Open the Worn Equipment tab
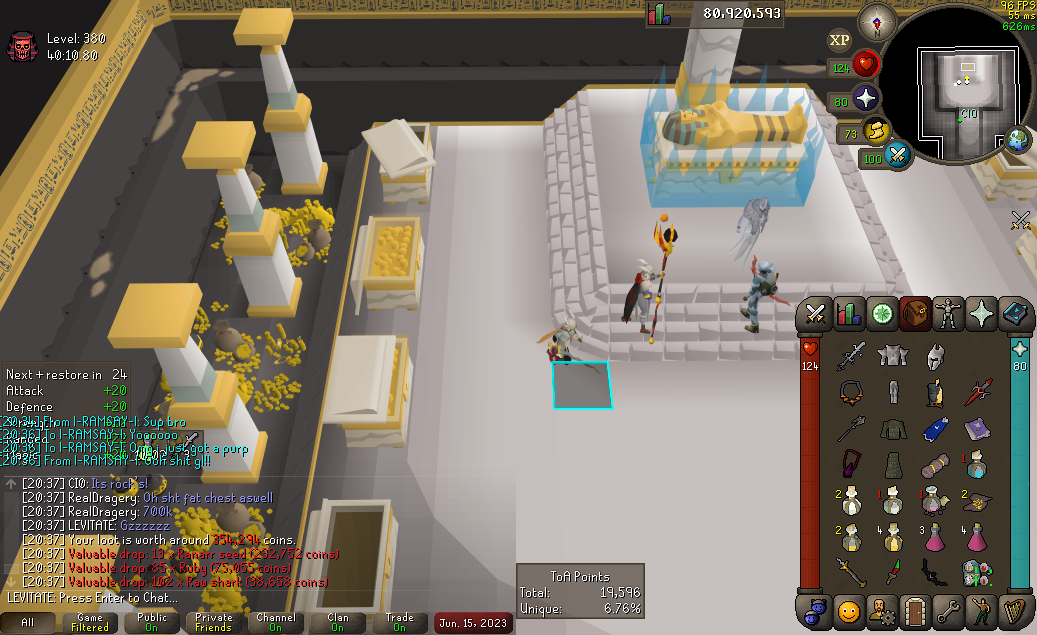Viewport: 1037px width, 635px height. click(x=948, y=314)
